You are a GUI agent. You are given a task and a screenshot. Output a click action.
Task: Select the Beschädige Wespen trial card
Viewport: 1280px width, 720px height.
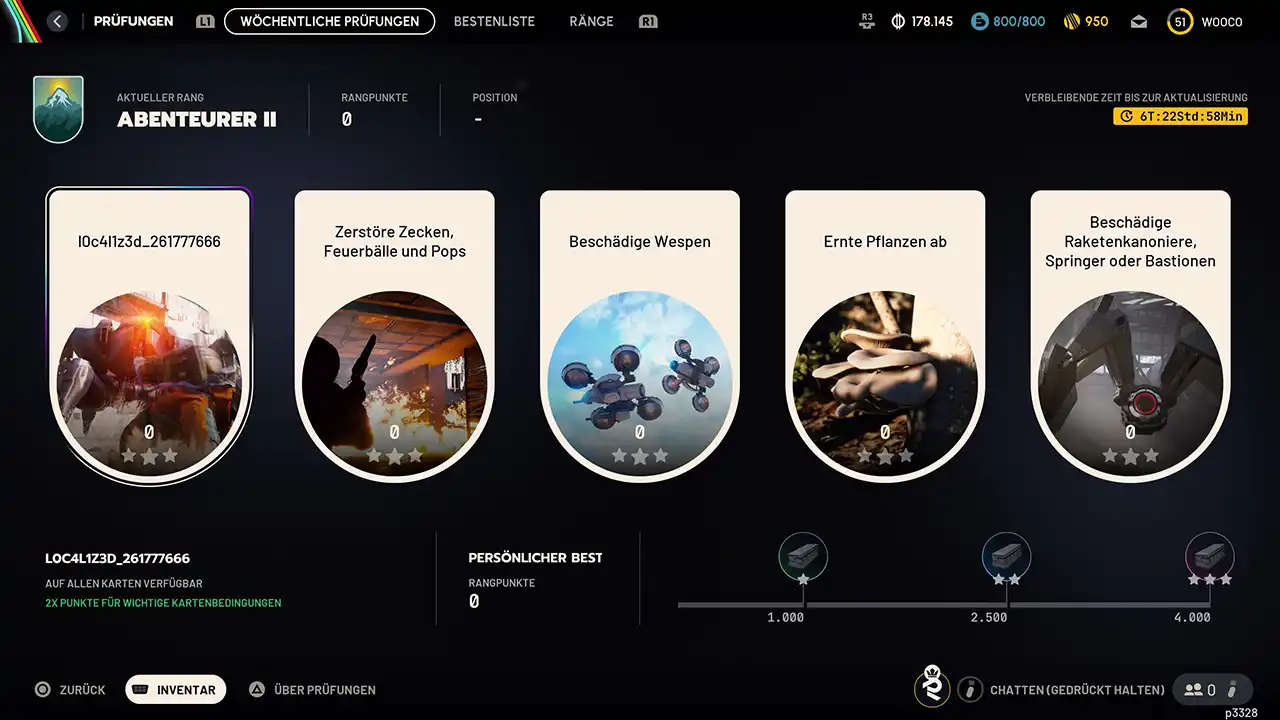pos(640,335)
